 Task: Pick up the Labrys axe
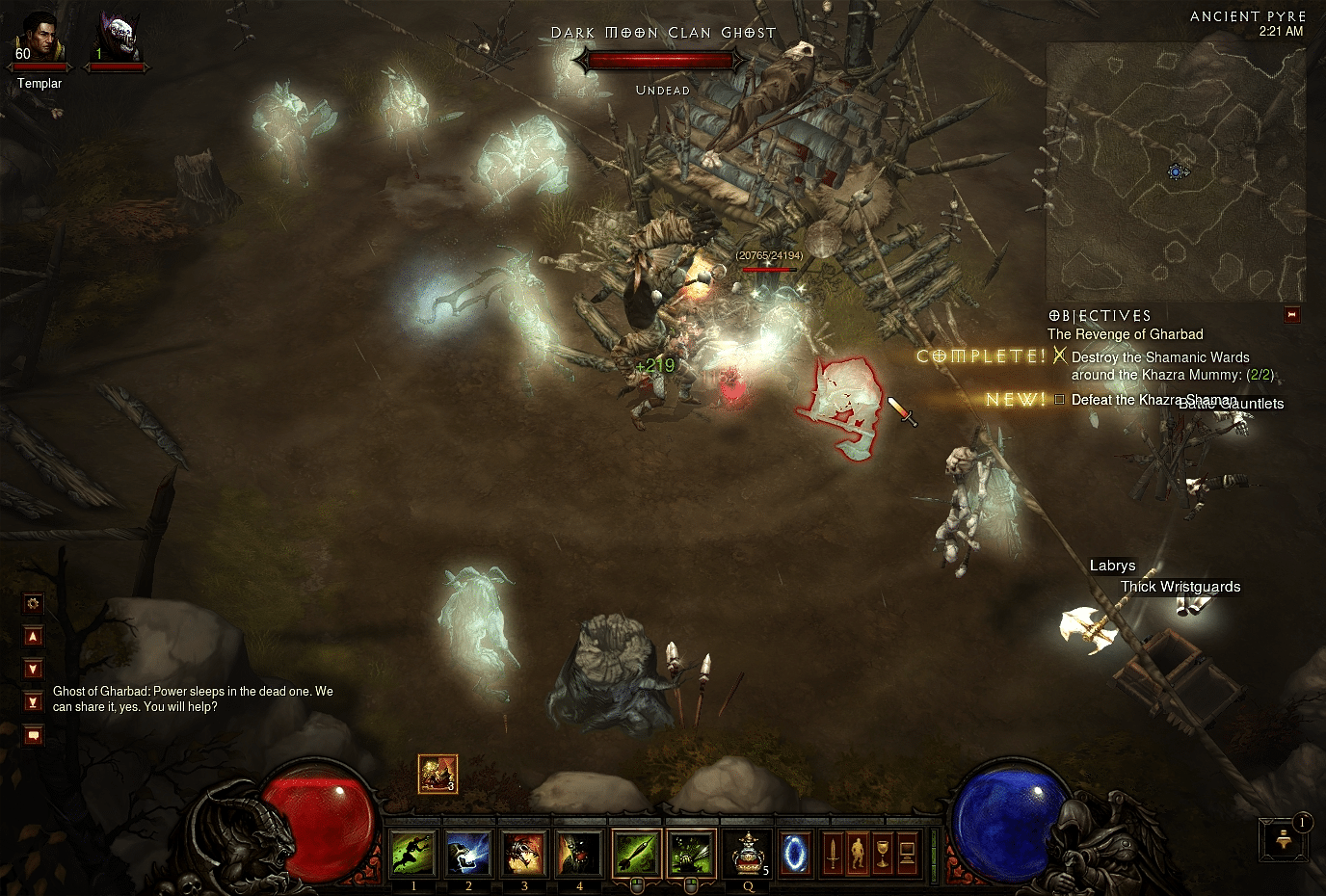click(x=1092, y=626)
